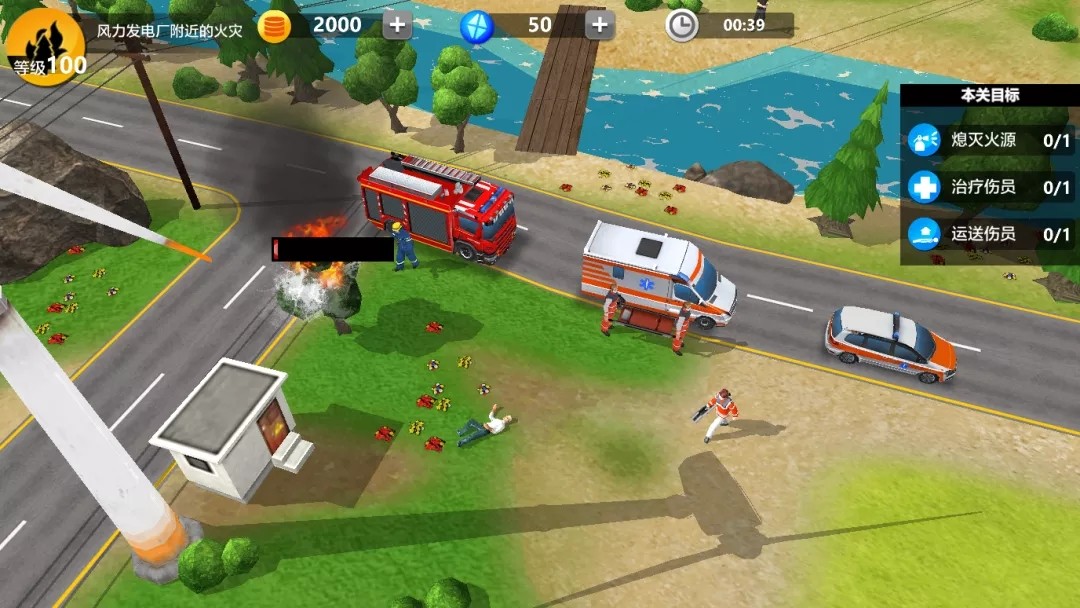Image resolution: width=1080 pixels, height=608 pixels.
Task: Open the level 100 fire badge
Action: point(43,43)
